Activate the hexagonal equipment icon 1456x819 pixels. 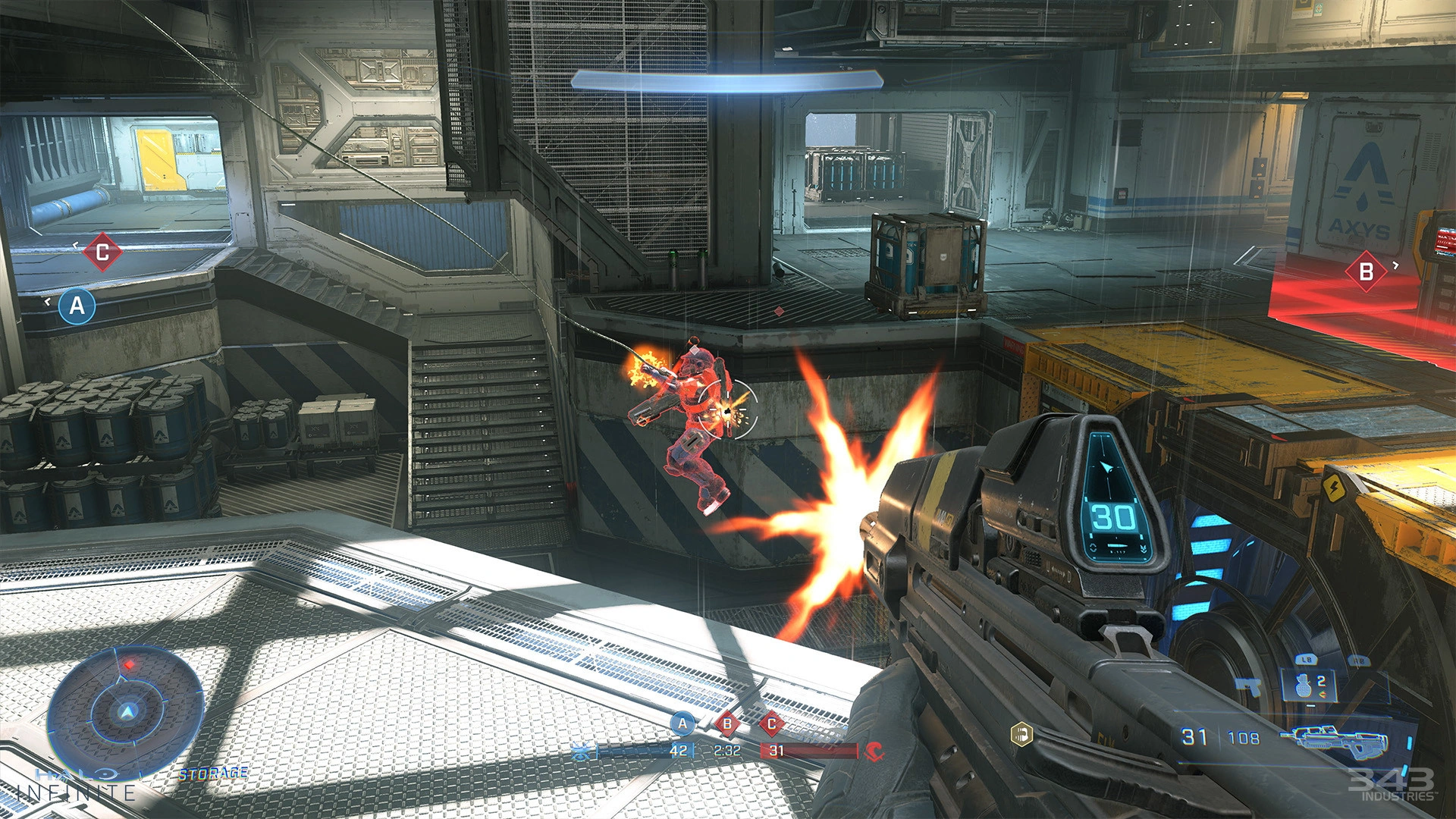pyautogui.click(x=1022, y=734)
